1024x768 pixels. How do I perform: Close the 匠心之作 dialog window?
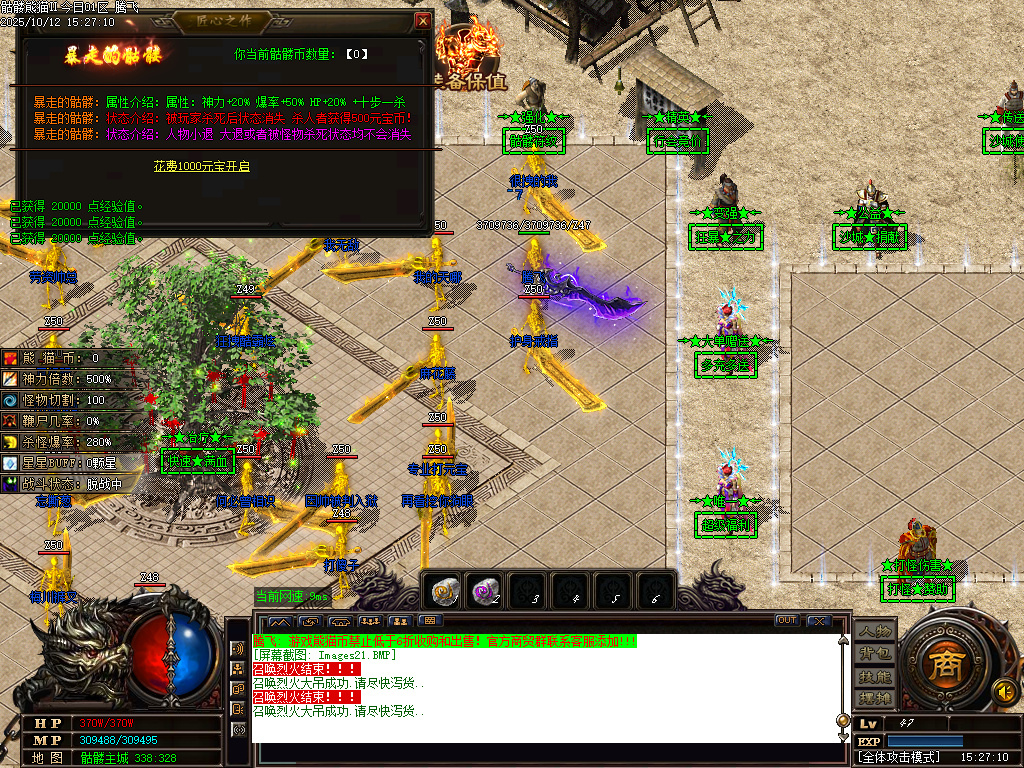coord(423,21)
